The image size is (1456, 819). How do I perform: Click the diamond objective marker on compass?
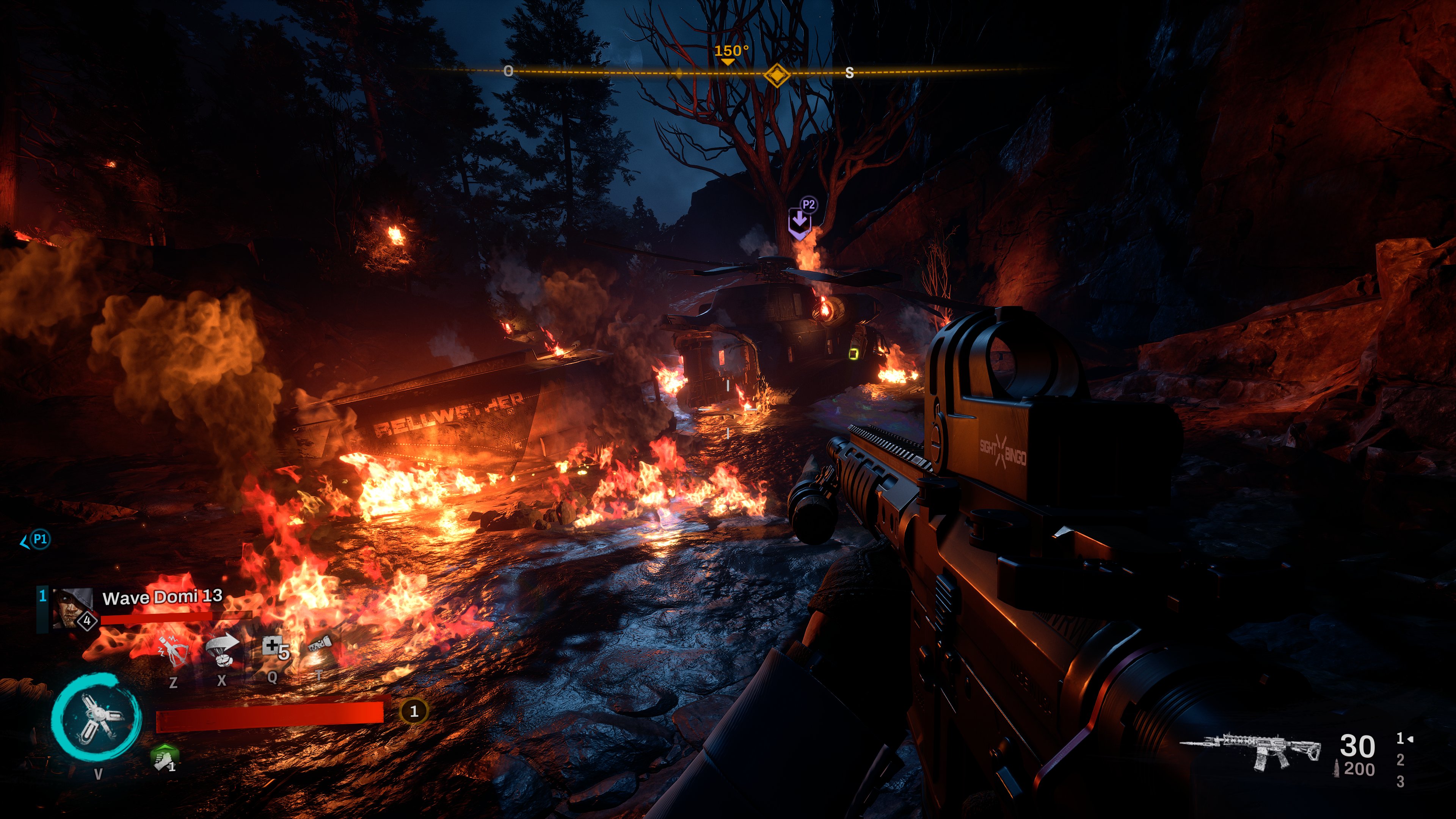(777, 75)
